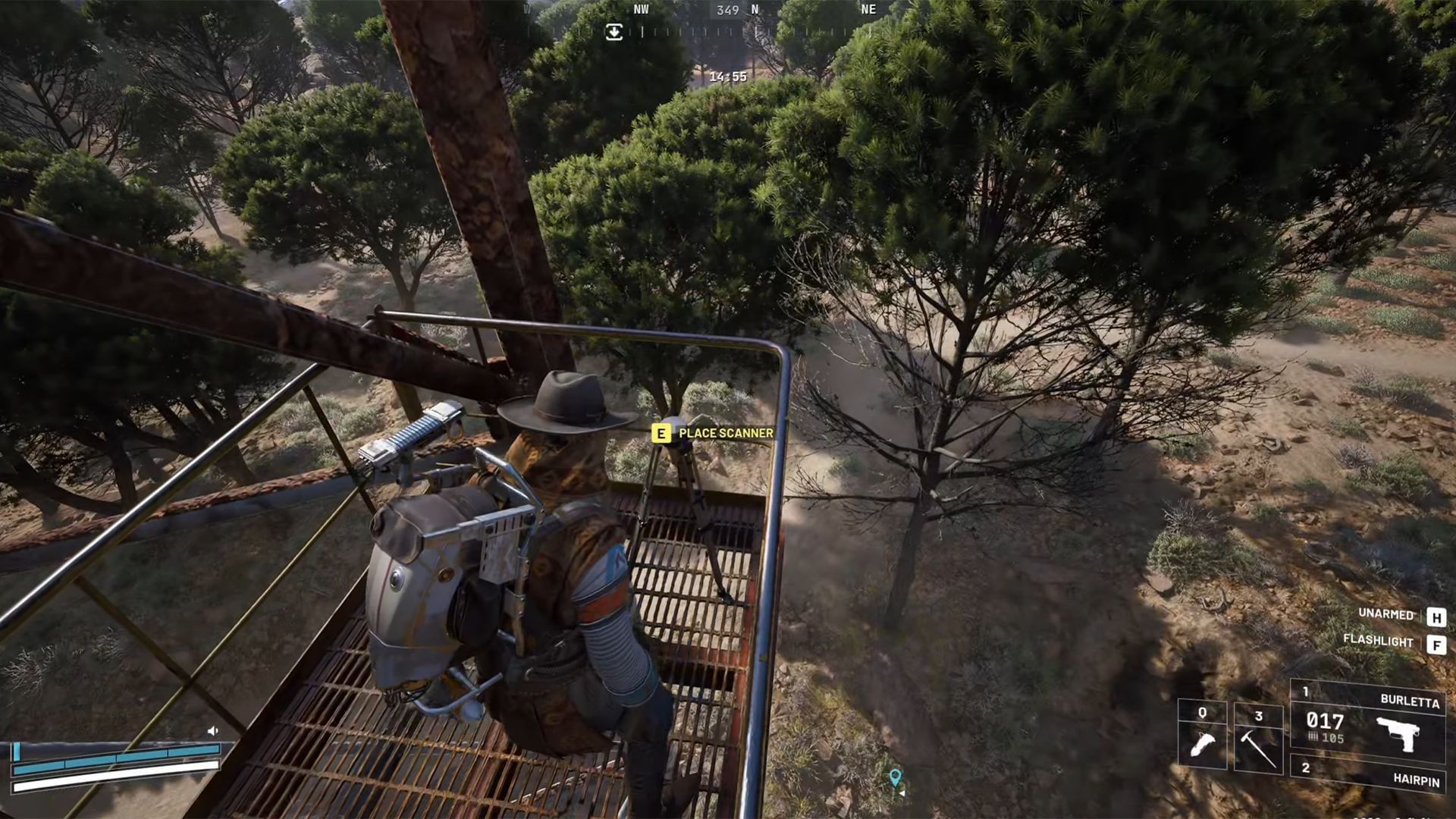The width and height of the screenshot is (1456, 819).
Task: Click the speaker icon above the health bars
Action: pyautogui.click(x=213, y=731)
